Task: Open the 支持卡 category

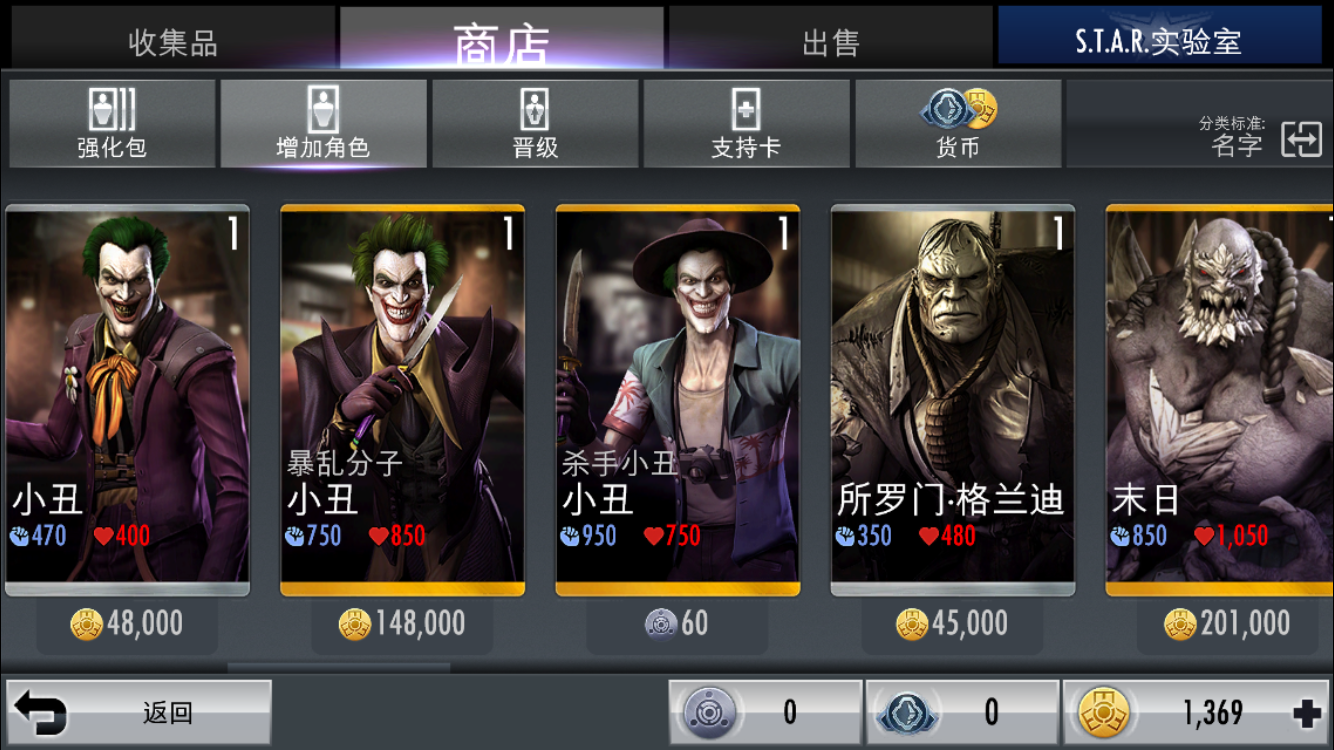Action: coord(746,124)
